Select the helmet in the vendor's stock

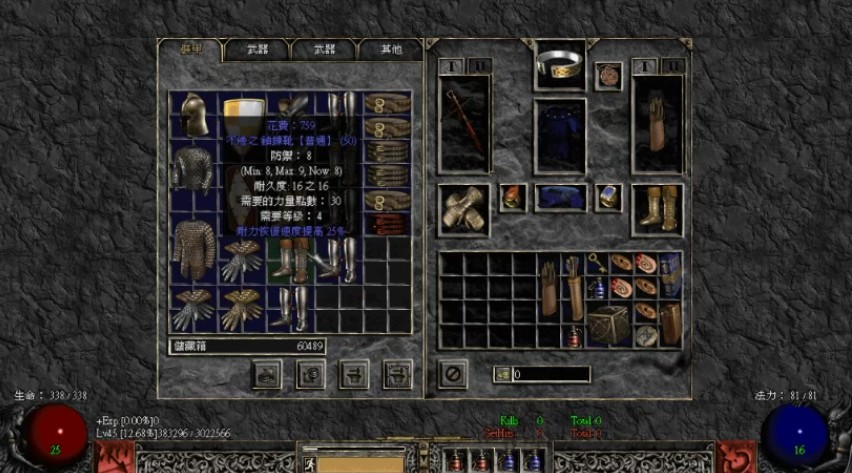193,116
